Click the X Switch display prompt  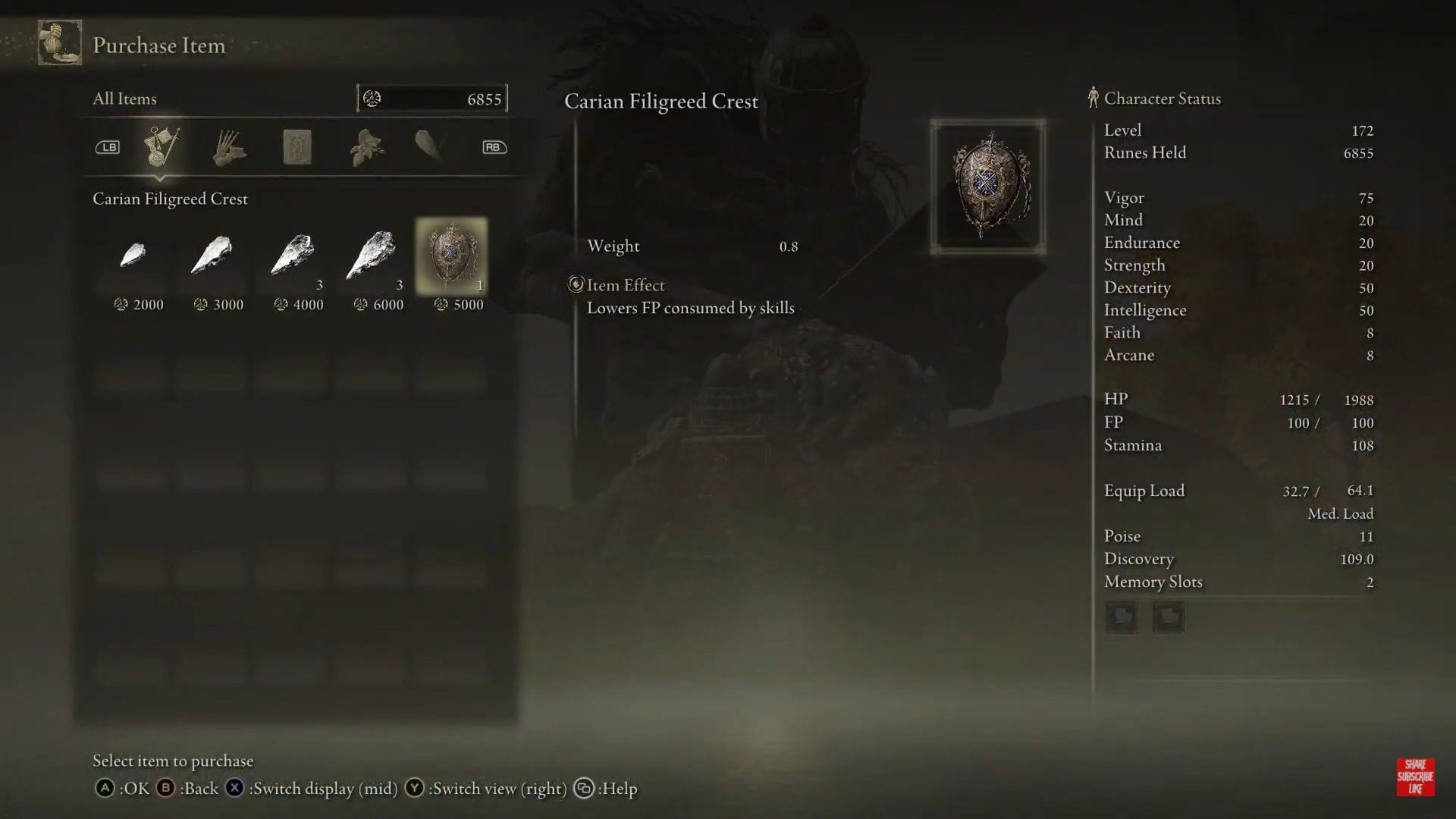pyautogui.click(x=234, y=789)
